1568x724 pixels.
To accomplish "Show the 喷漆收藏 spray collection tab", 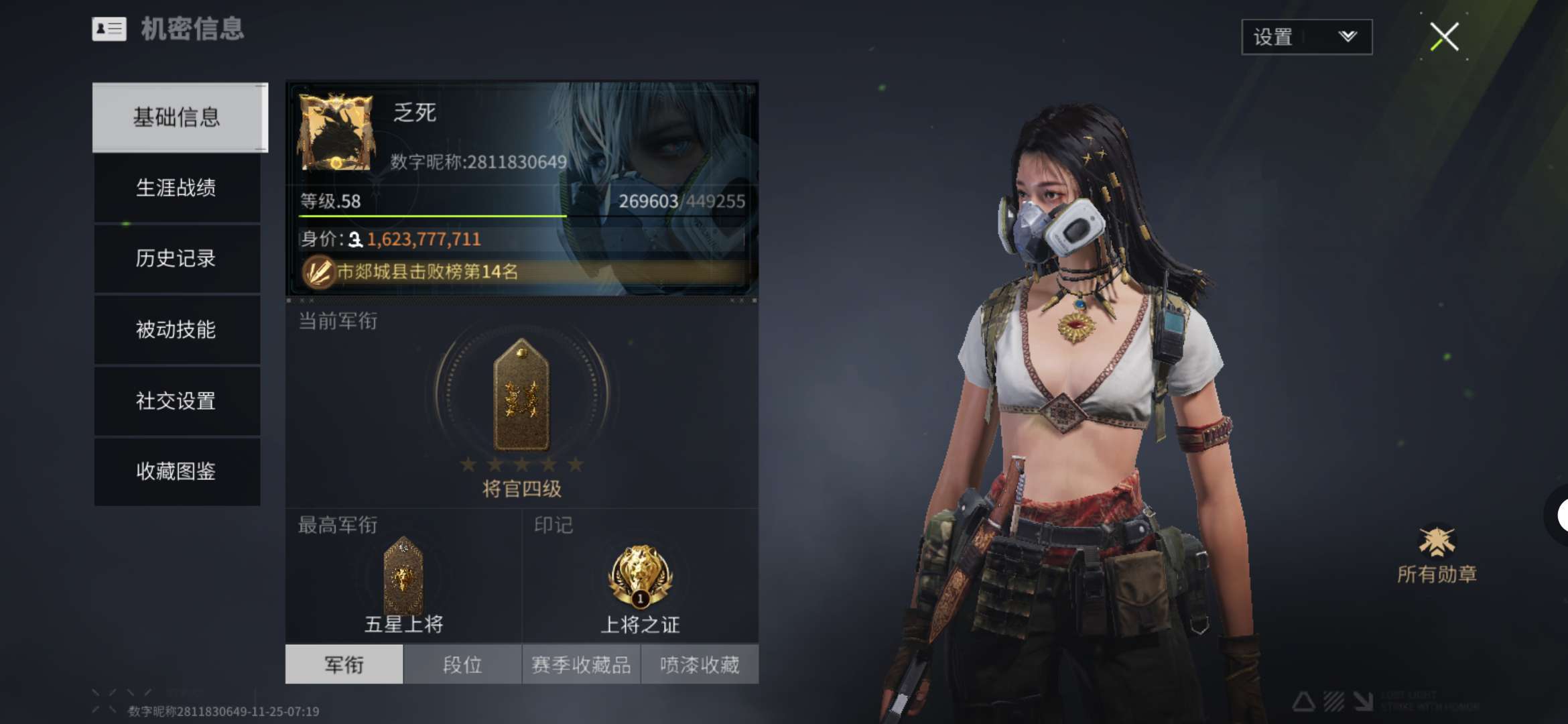I will 700,664.
